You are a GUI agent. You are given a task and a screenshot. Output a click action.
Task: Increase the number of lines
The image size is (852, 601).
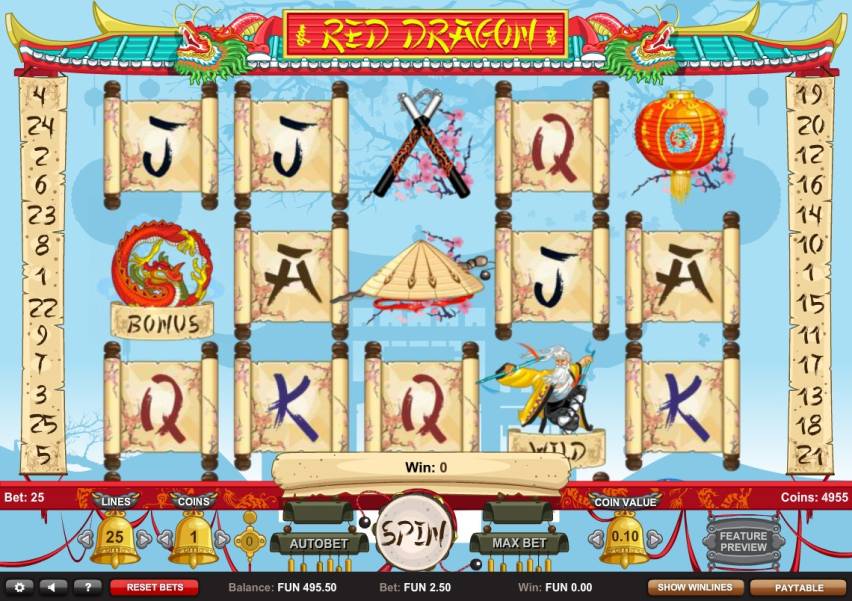tap(142, 539)
